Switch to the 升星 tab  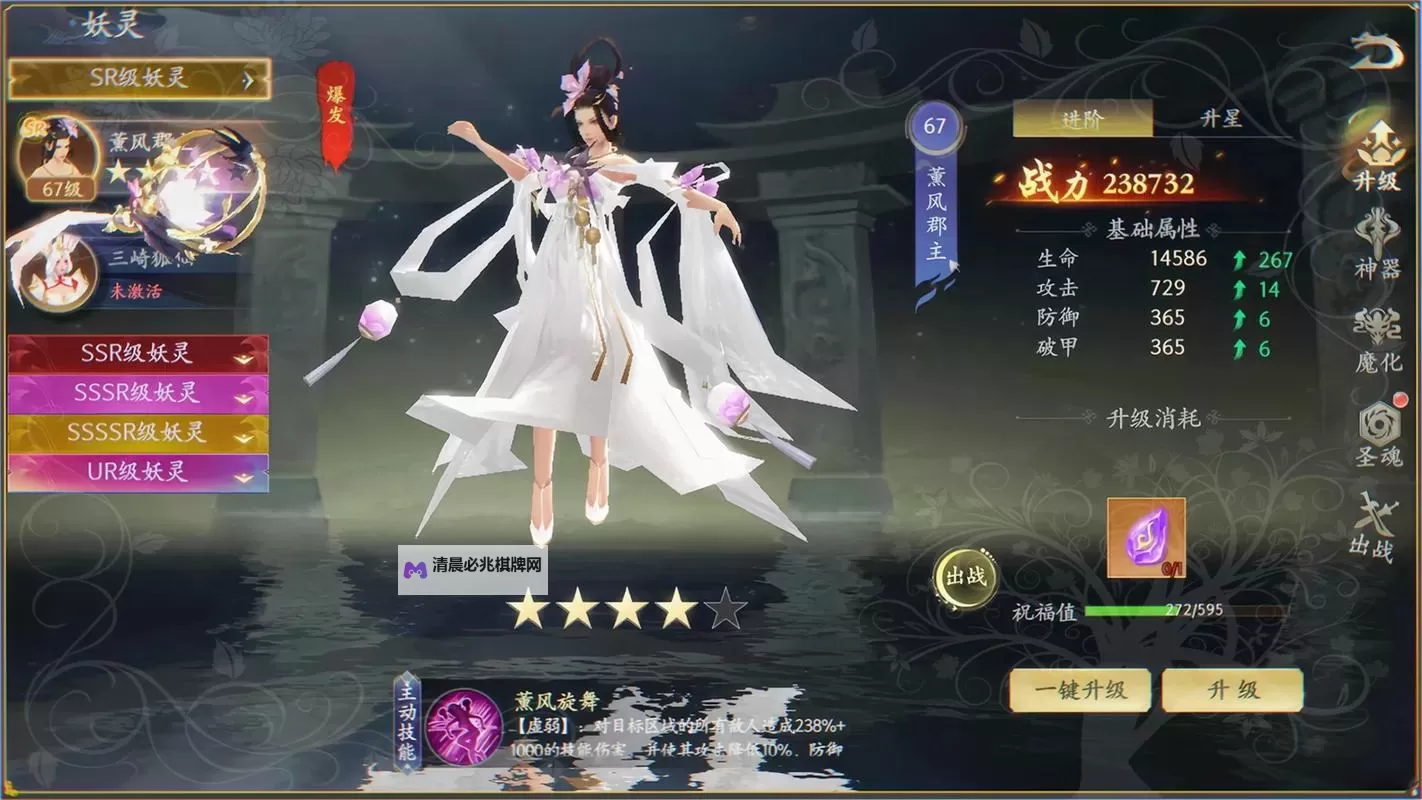(1221, 119)
